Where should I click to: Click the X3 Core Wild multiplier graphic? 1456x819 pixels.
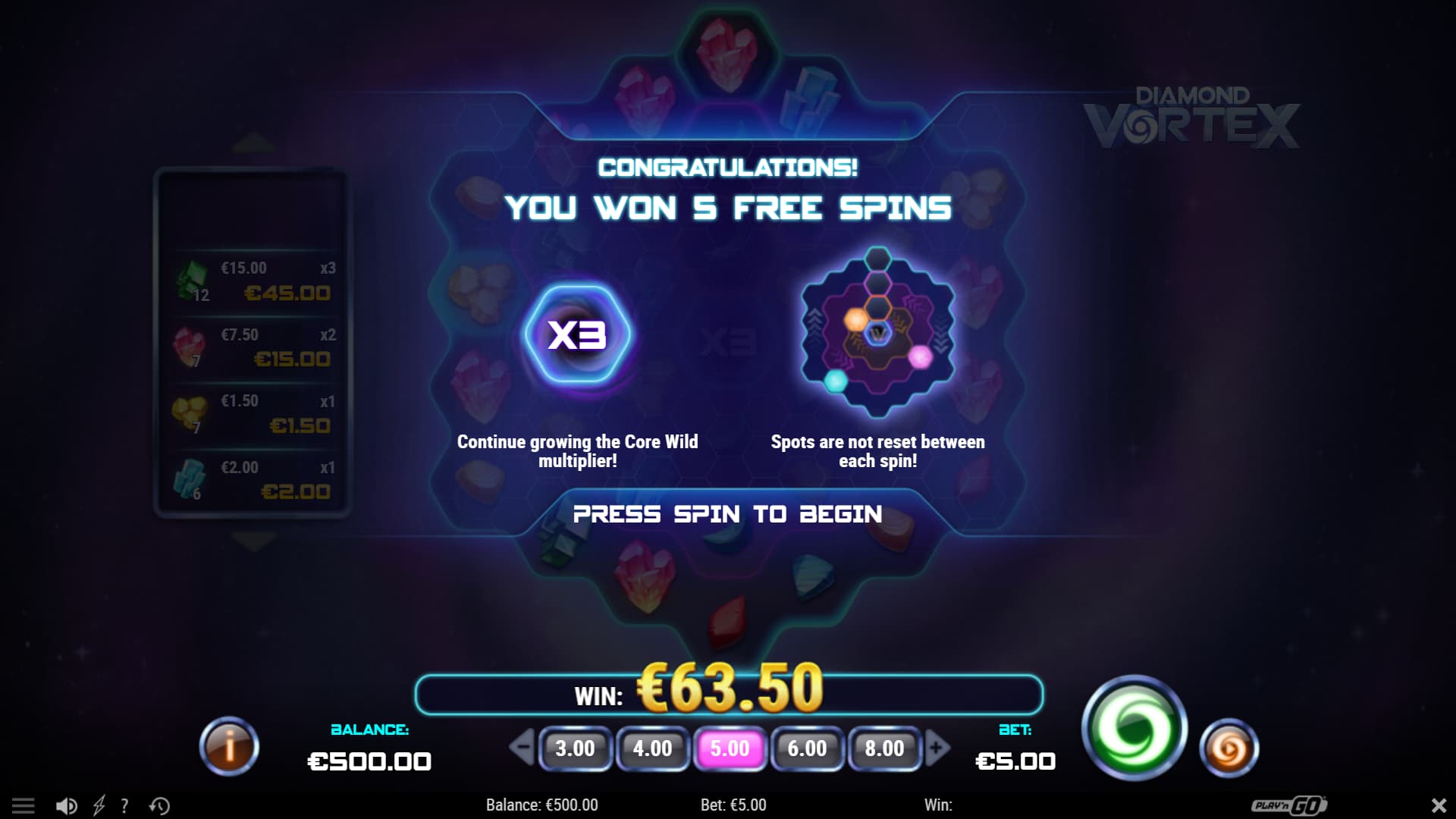[x=579, y=336]
